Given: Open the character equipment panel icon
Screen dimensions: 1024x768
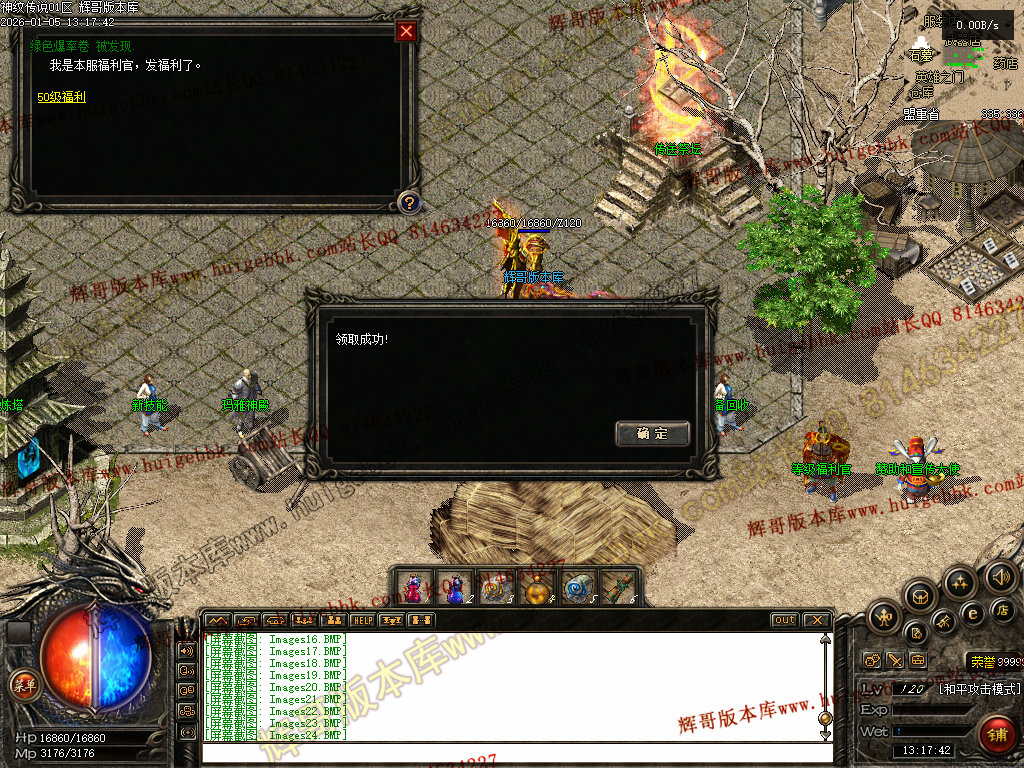Looking at the screenshot, I should [x=884, y=616].
